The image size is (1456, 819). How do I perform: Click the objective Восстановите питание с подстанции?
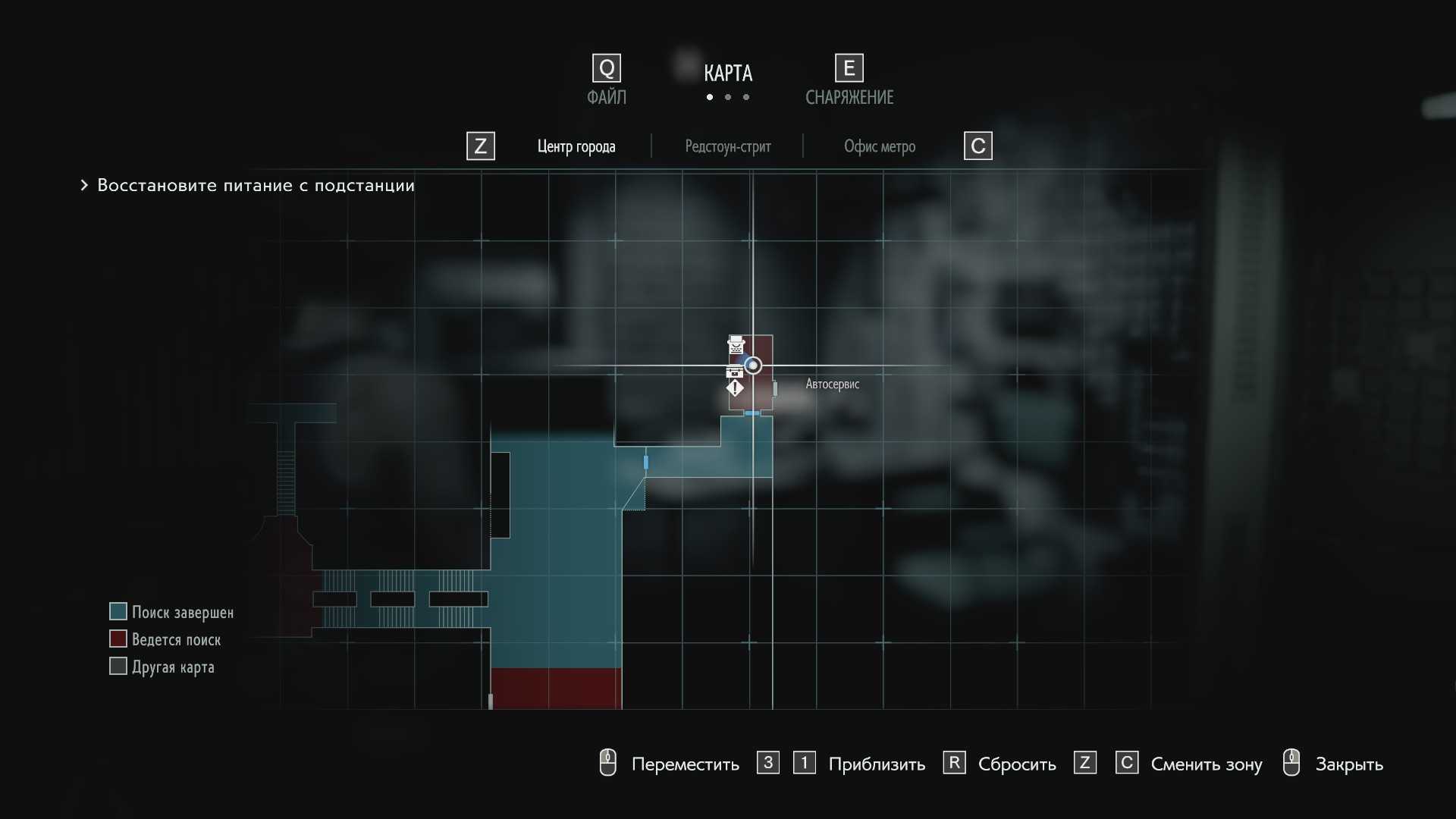pyautogui.click(x=256, y=186)
